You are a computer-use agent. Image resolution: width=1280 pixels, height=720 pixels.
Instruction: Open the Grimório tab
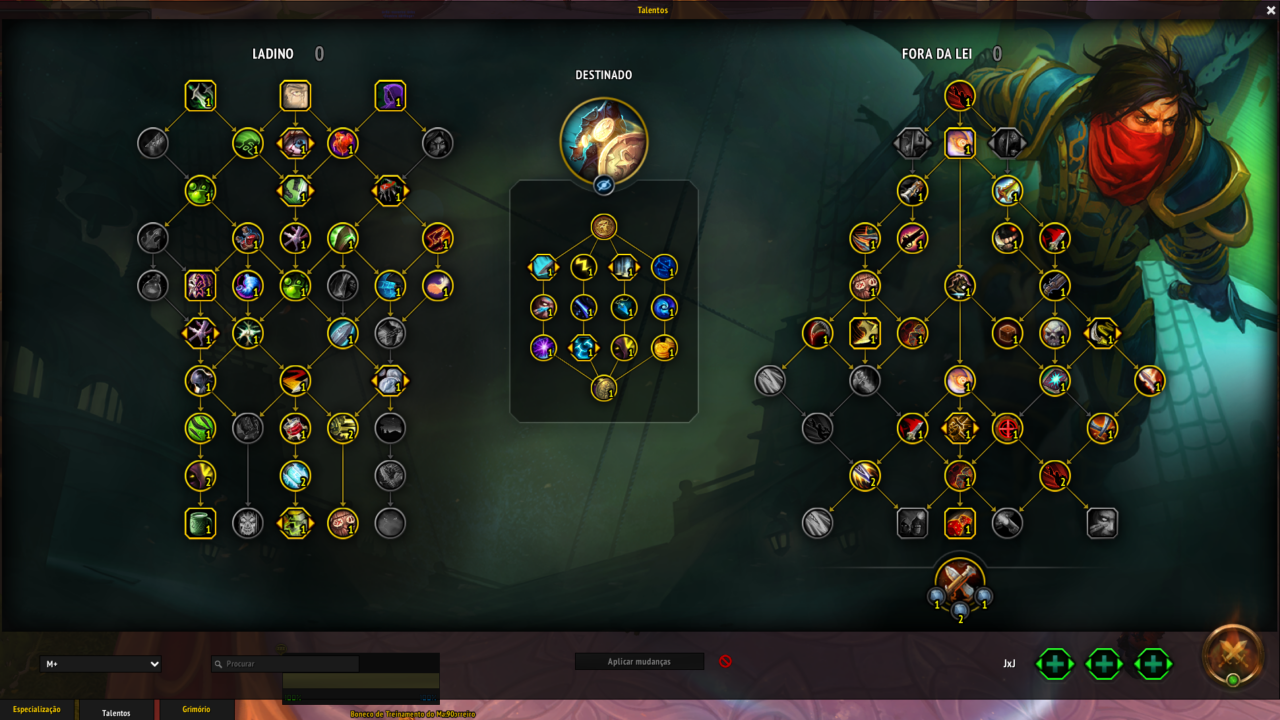[x=196, y=710]
